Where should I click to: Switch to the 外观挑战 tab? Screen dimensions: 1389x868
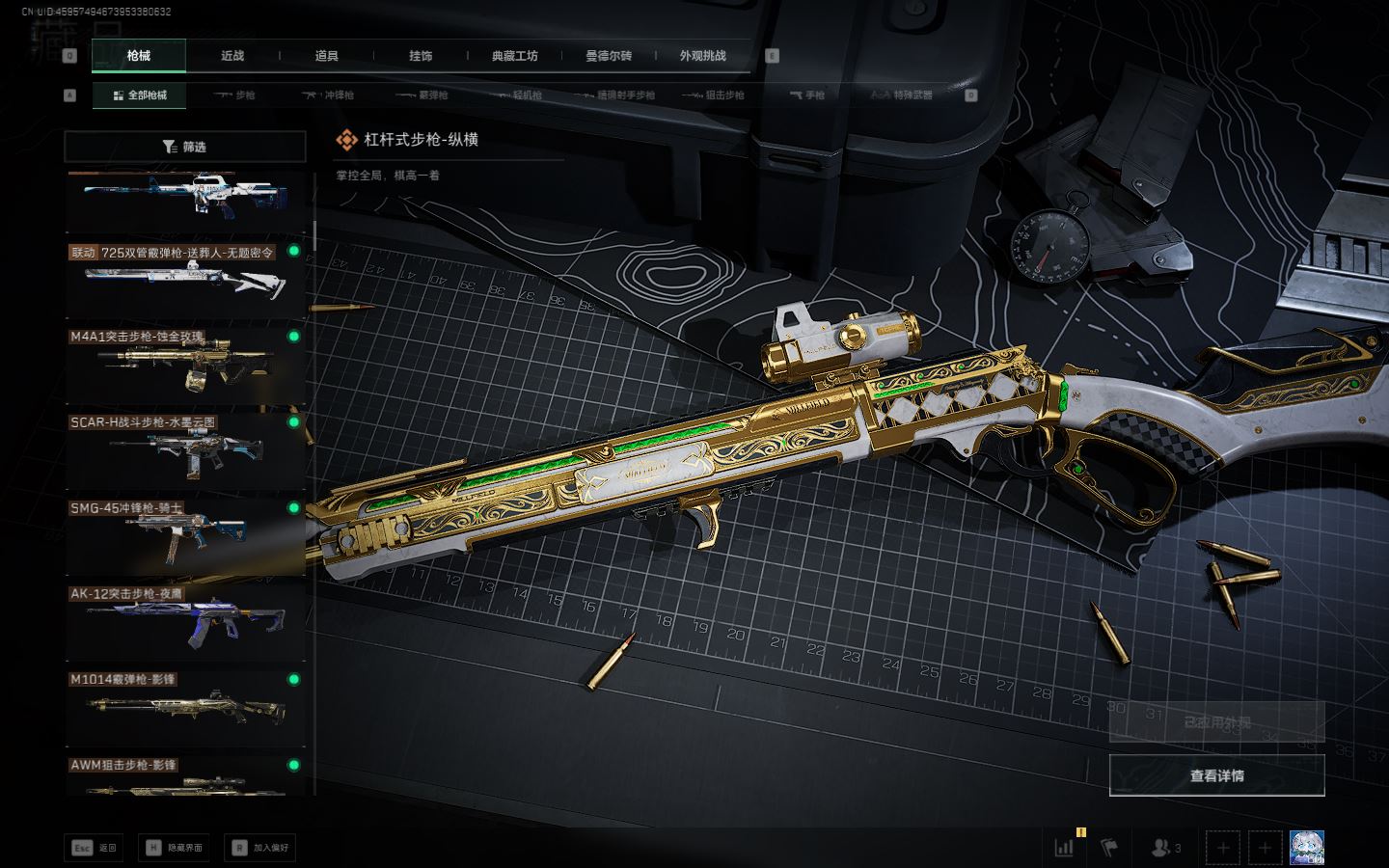[x=702, y=56]
